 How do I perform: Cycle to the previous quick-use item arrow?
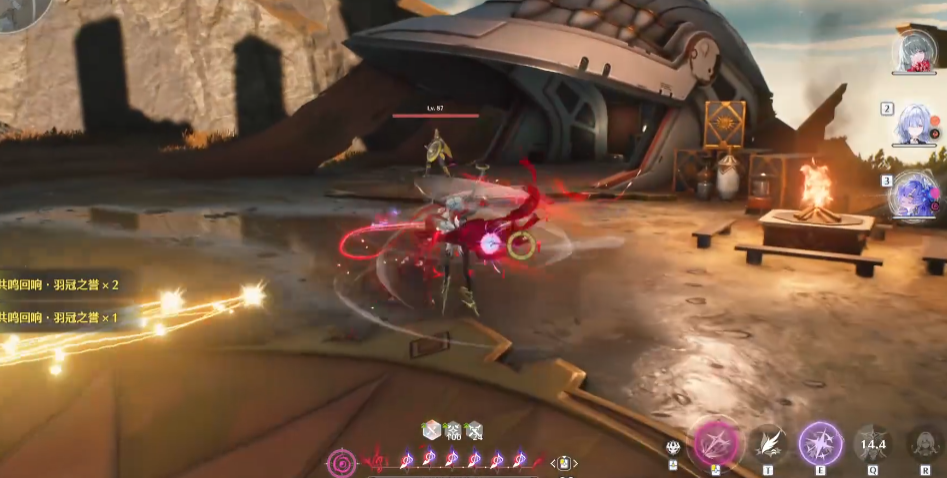coord(552,463)
